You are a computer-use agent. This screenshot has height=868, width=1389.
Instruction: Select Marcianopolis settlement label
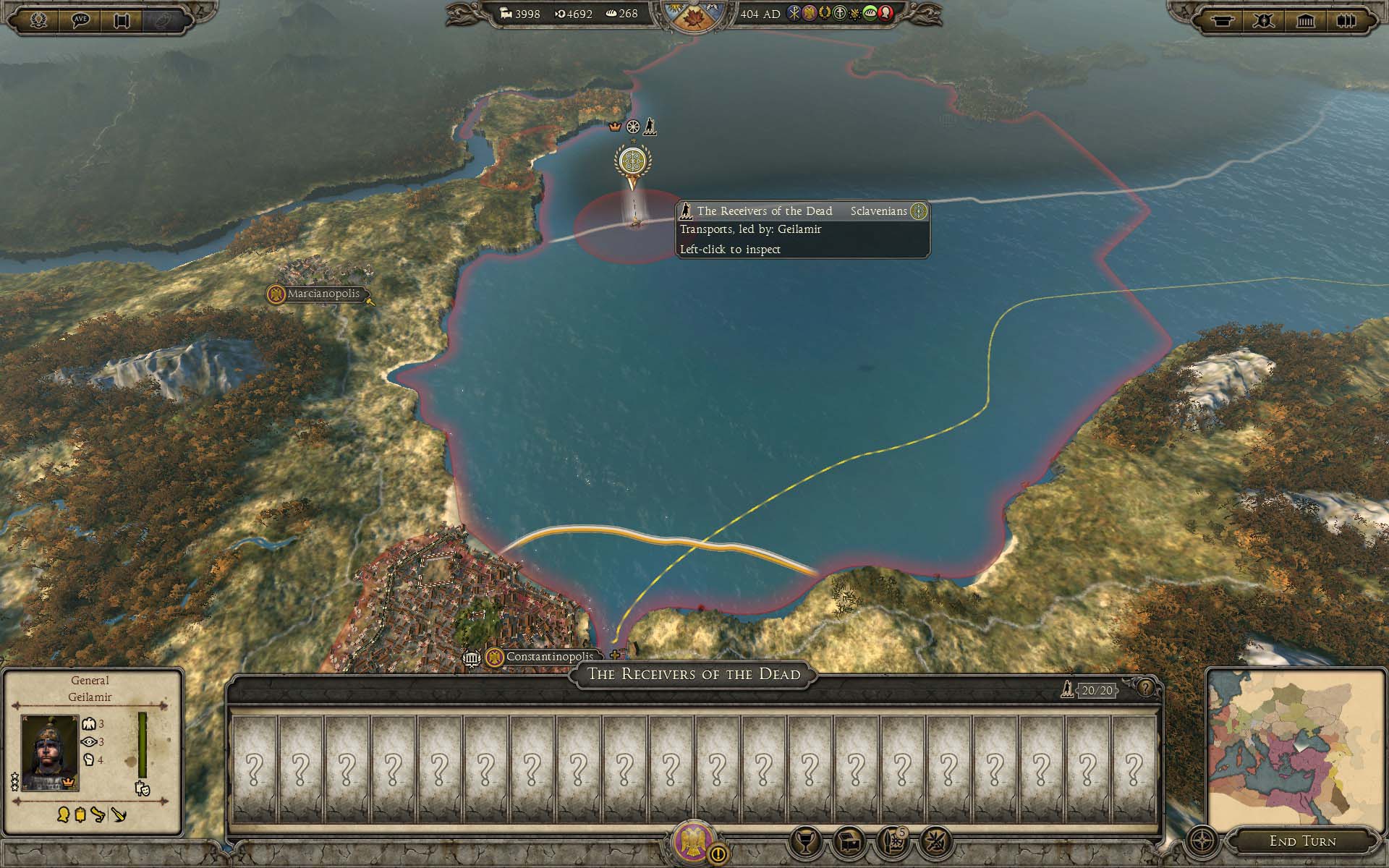323,294
